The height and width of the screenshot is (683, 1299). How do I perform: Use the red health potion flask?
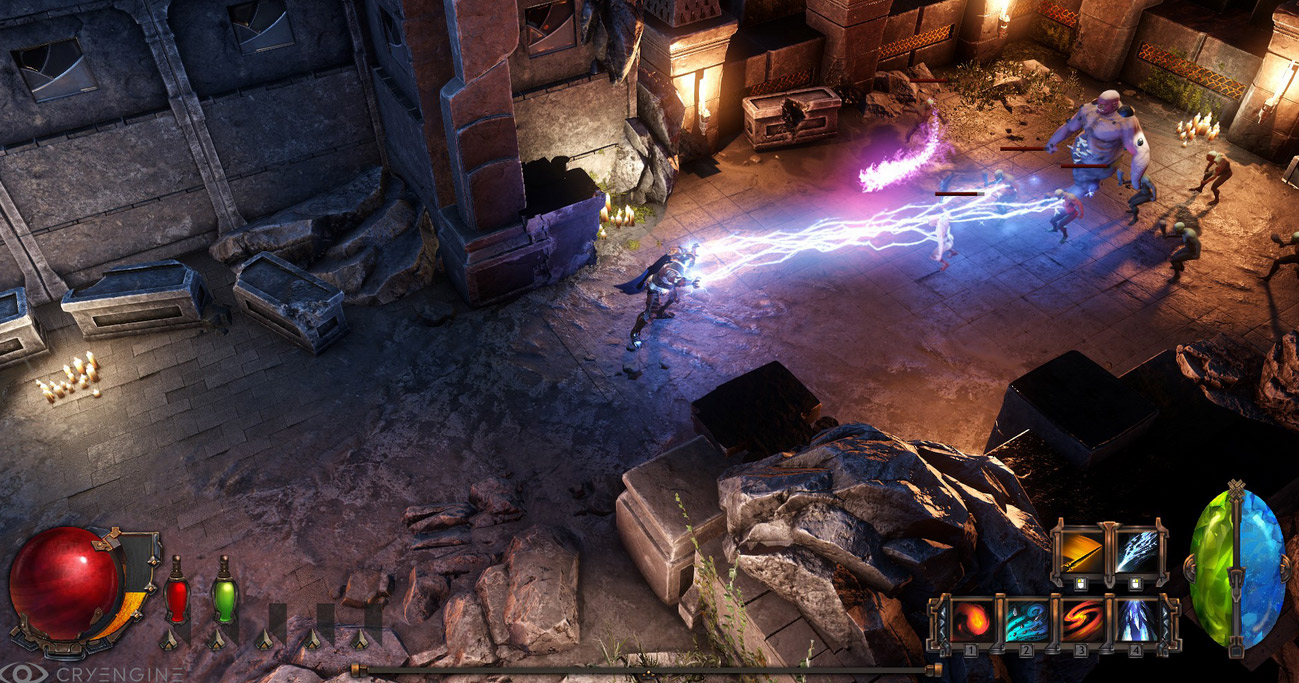(x=176, y=599)
